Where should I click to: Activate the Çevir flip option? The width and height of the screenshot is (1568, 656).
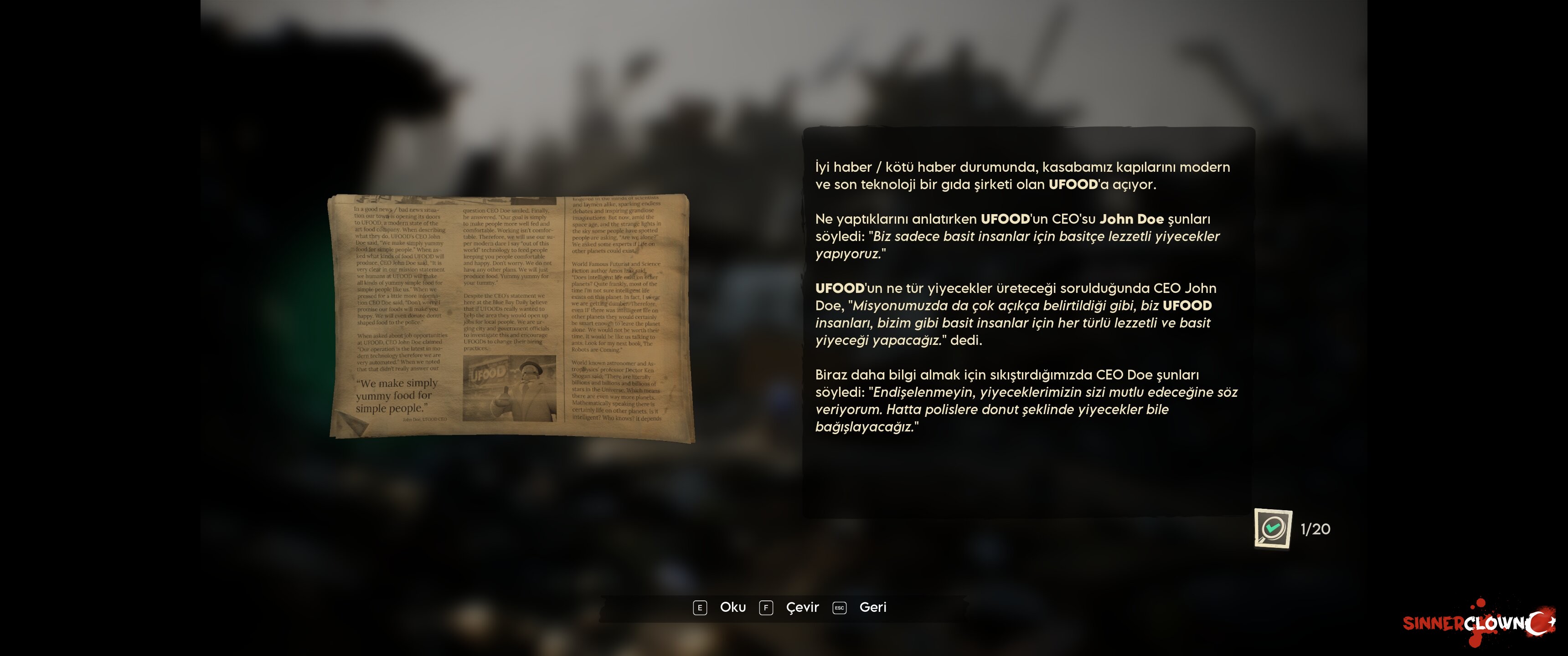pyautogui.click(x=802, y=607)
